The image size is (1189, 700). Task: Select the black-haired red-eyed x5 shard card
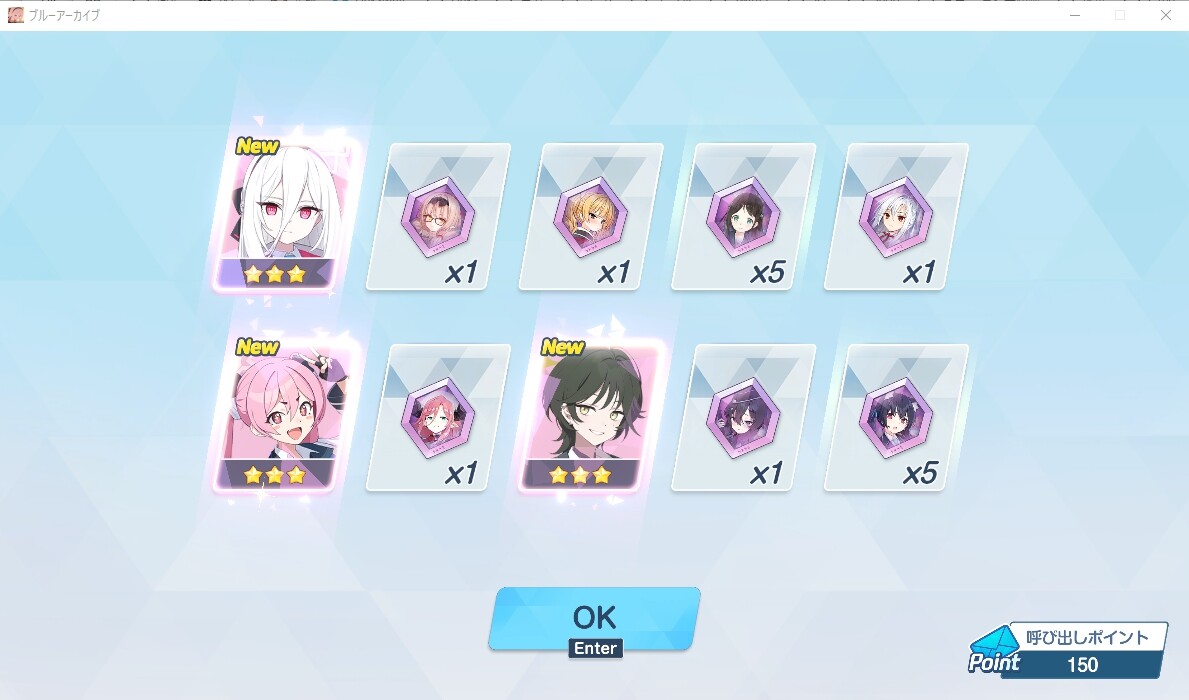(896, 418)
